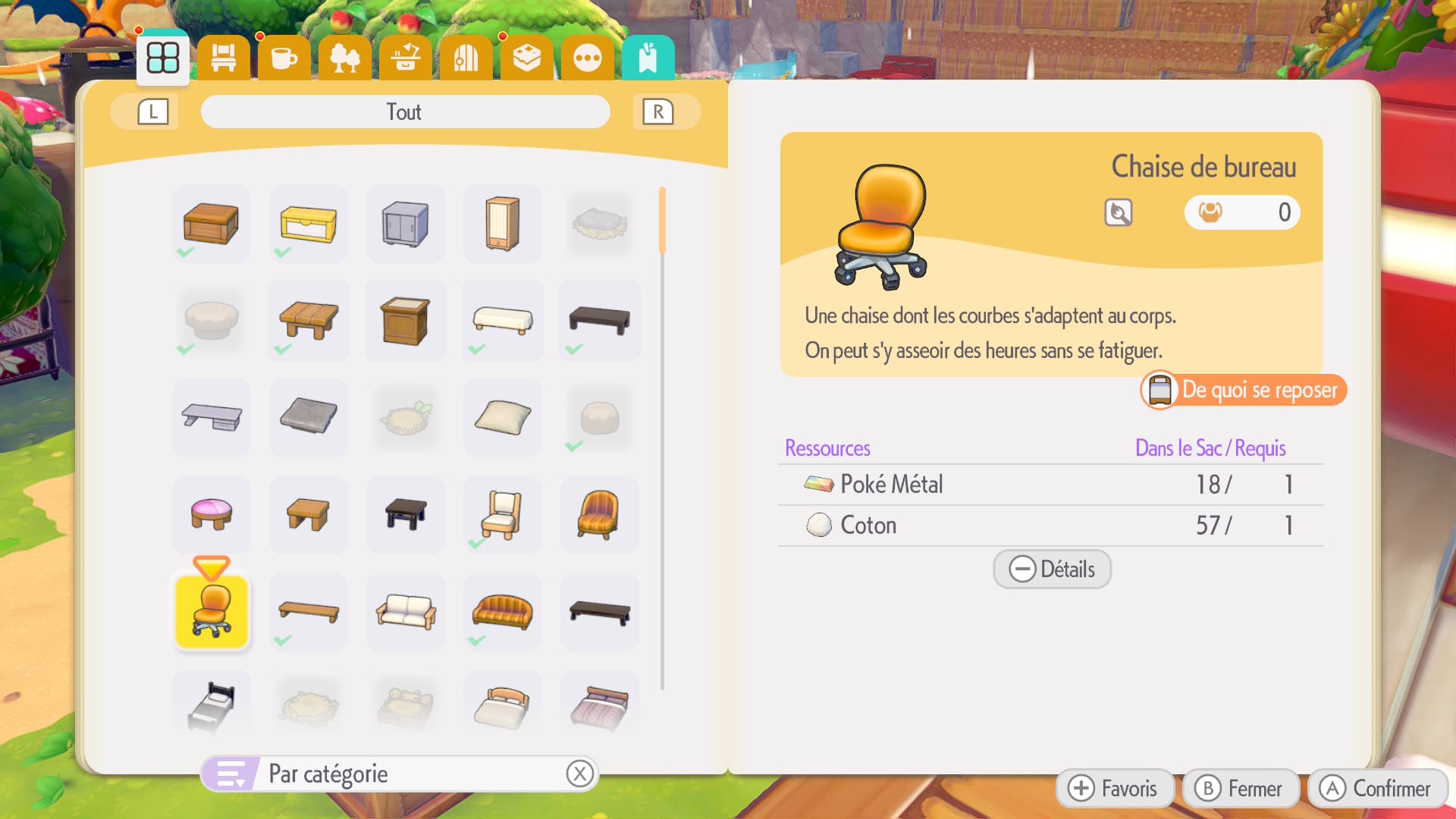Close the menu with Fermer
This screenshot has height=819, width=1456.
1238,789
